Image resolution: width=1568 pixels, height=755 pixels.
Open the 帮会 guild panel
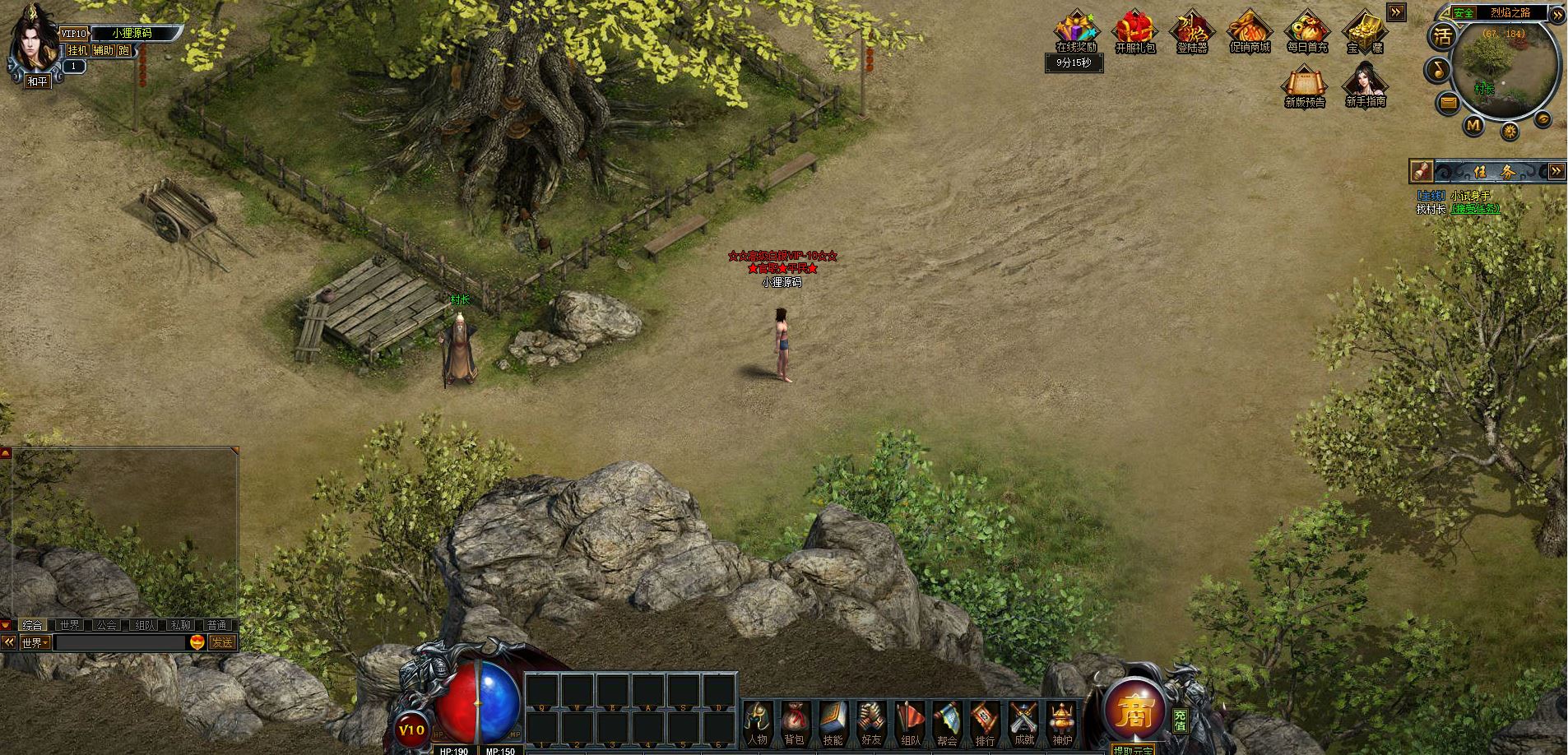(947, 722)
